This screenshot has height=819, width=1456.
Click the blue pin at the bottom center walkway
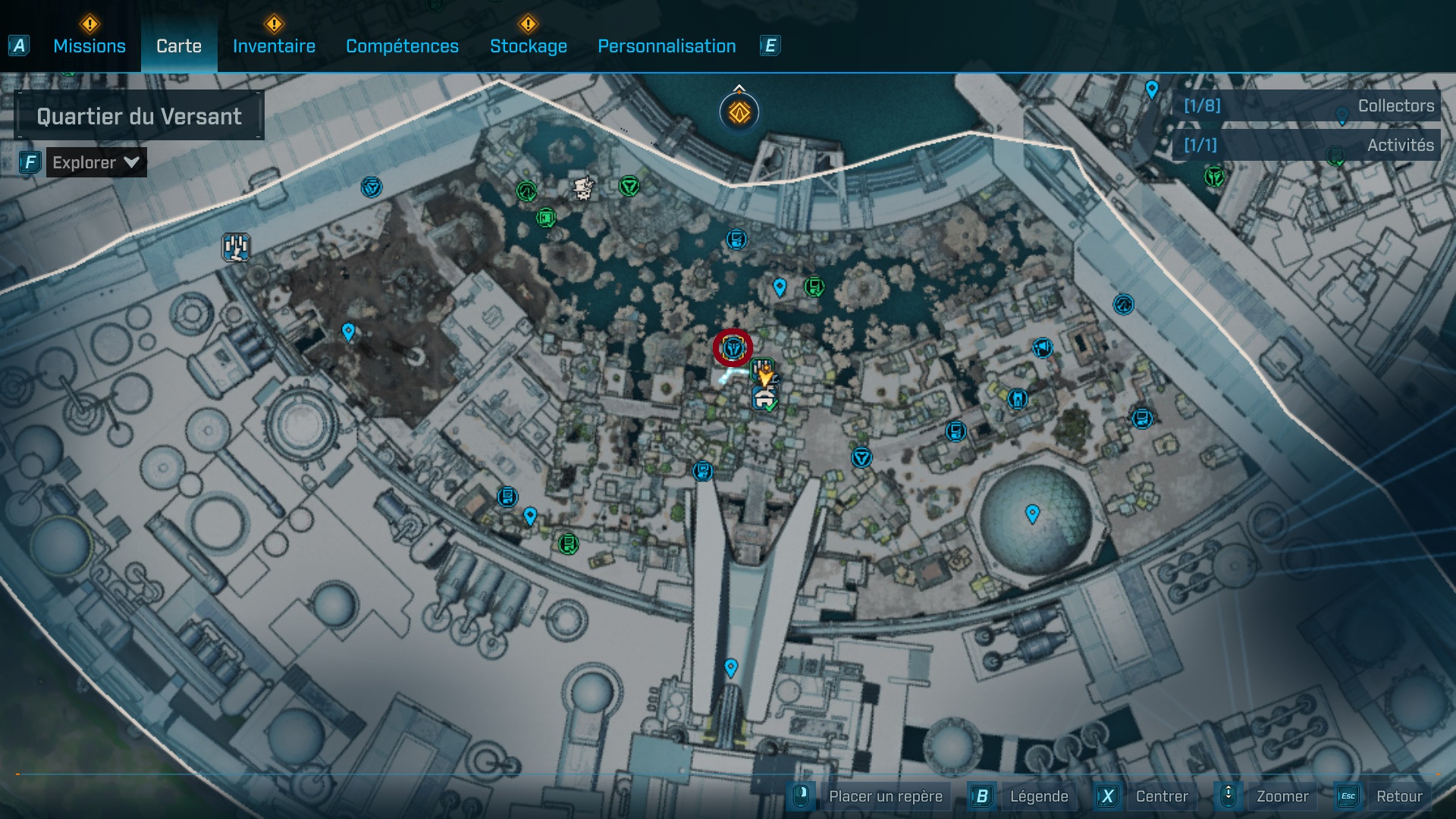coord(730,667)
